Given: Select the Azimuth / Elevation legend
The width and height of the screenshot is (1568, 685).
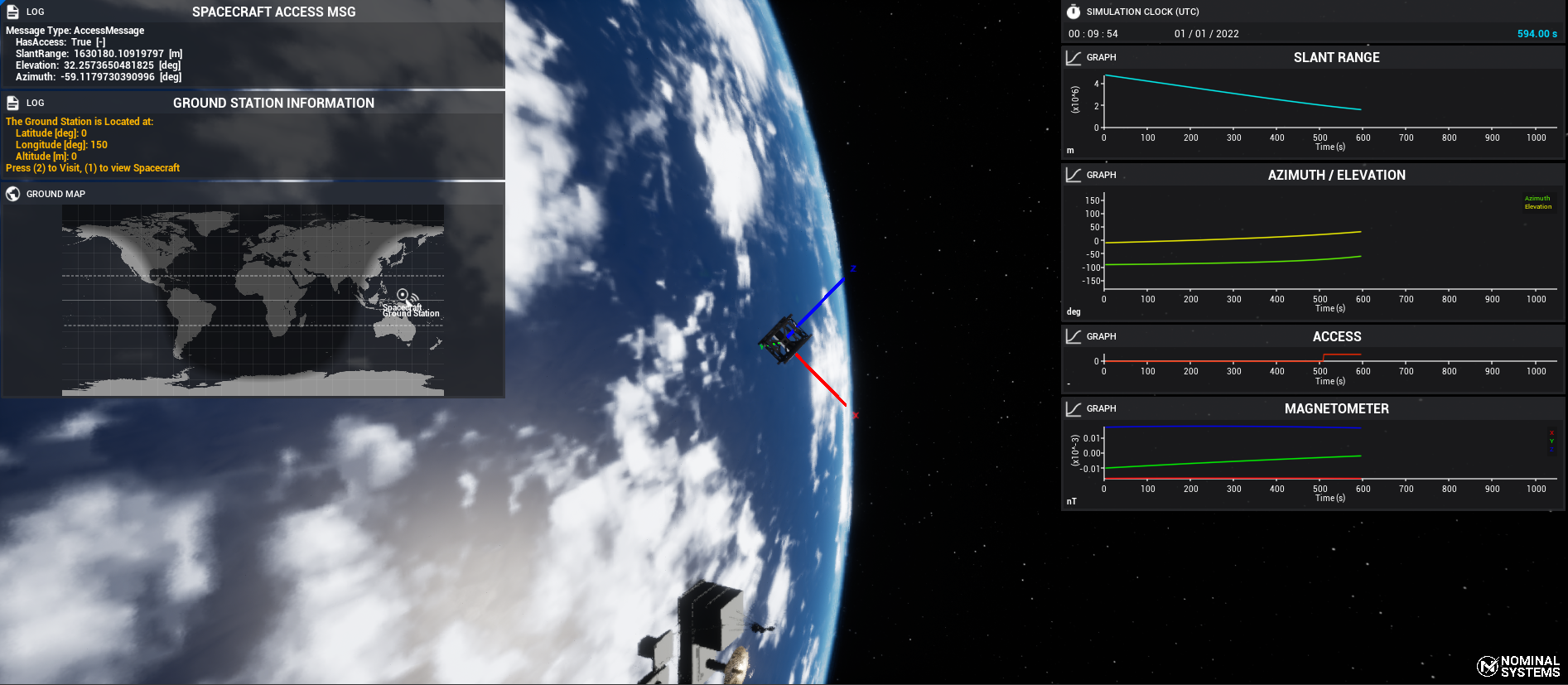Looking at the screenshot, I should pos(1537,202).
